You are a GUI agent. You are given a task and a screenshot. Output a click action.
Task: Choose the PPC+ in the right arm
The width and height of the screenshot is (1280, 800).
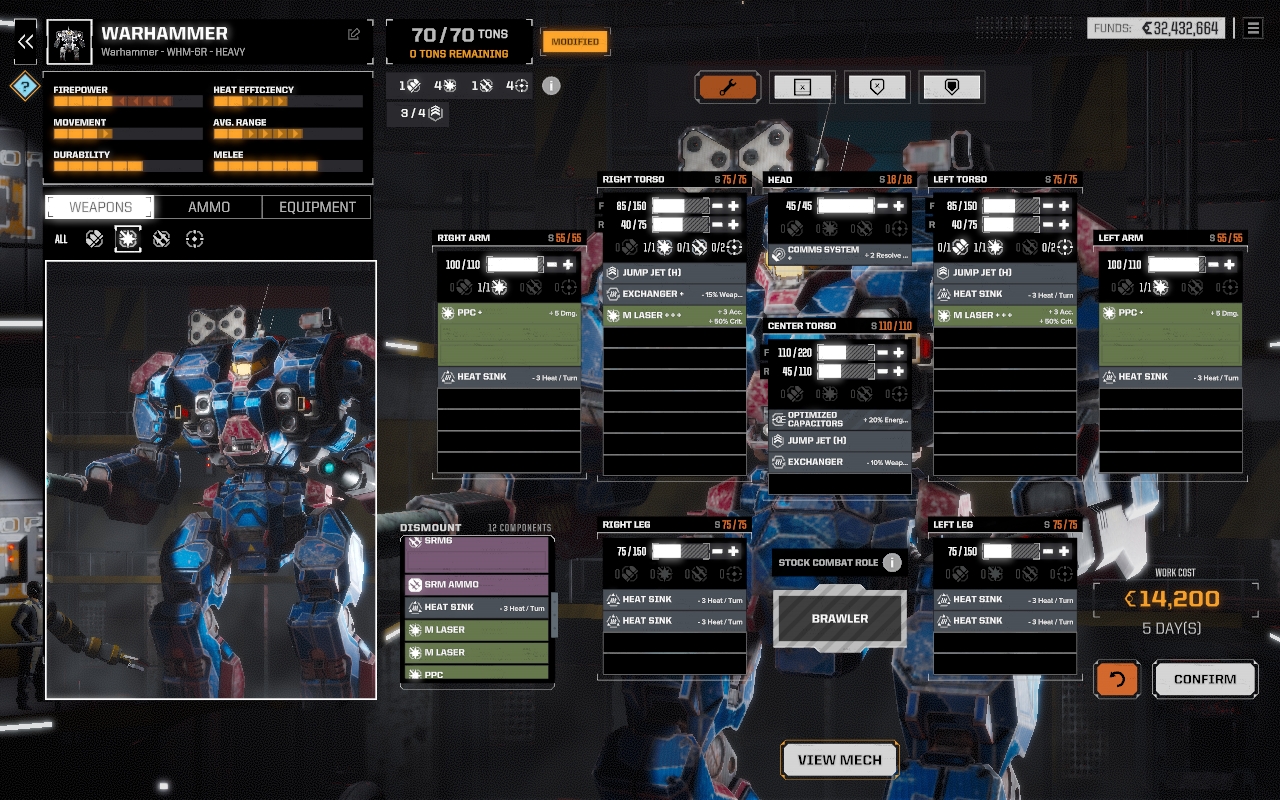tap(510, 334)
